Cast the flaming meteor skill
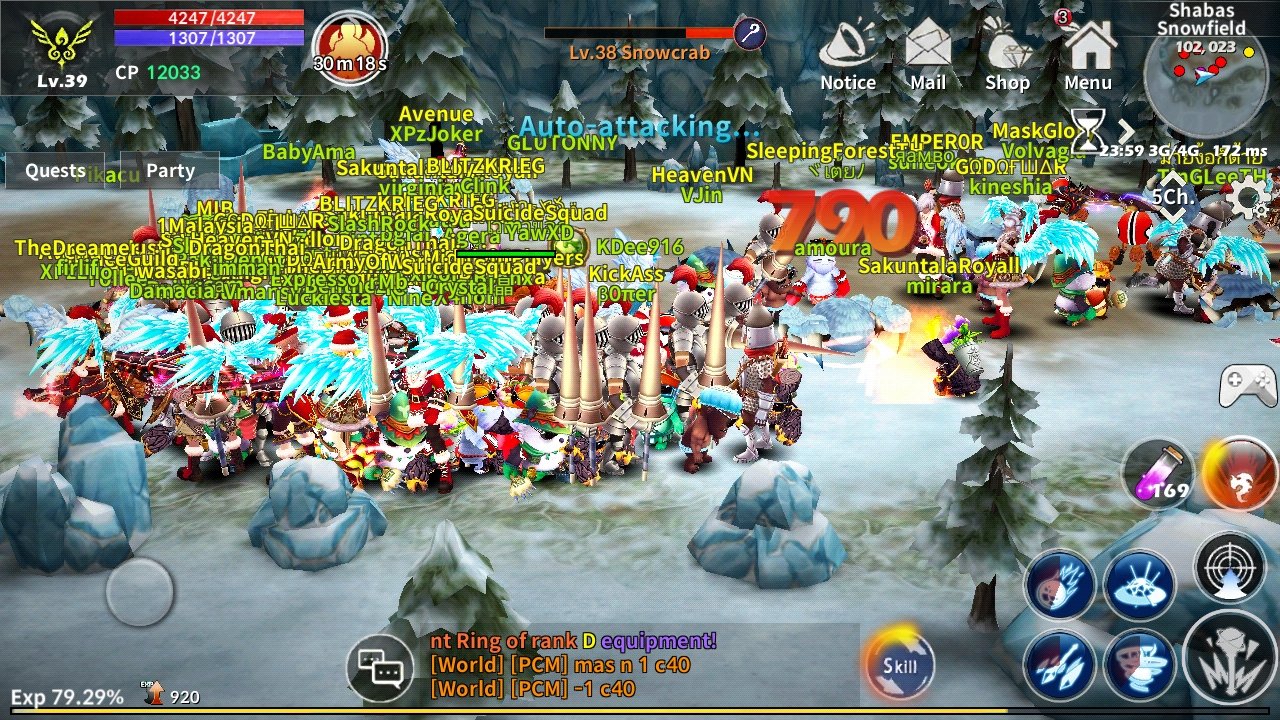 pyautogui.click(x=1059, y=584)
